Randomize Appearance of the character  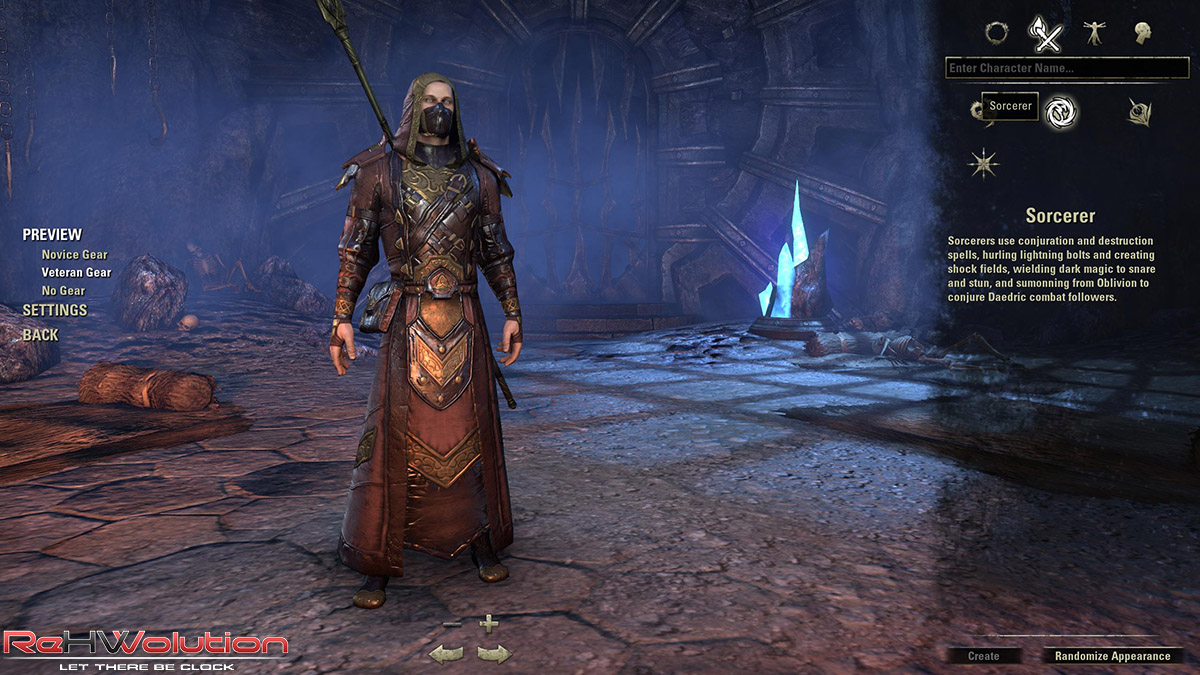pyautogui.click(x=1112, y=656)
